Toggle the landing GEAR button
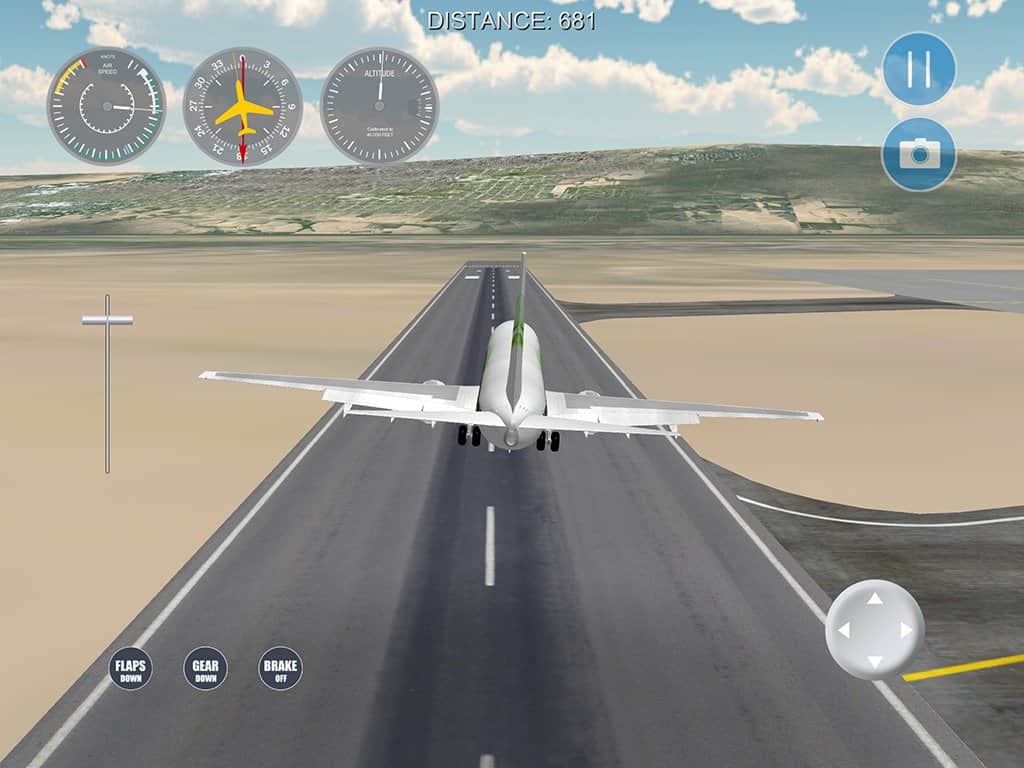1024x768 pixels. point(205,668)
